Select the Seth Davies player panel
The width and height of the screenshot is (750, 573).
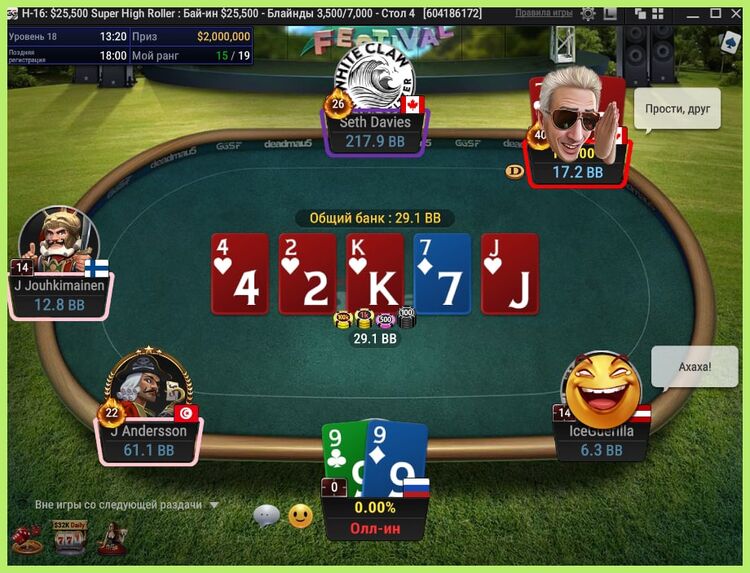tap(375, 132)
